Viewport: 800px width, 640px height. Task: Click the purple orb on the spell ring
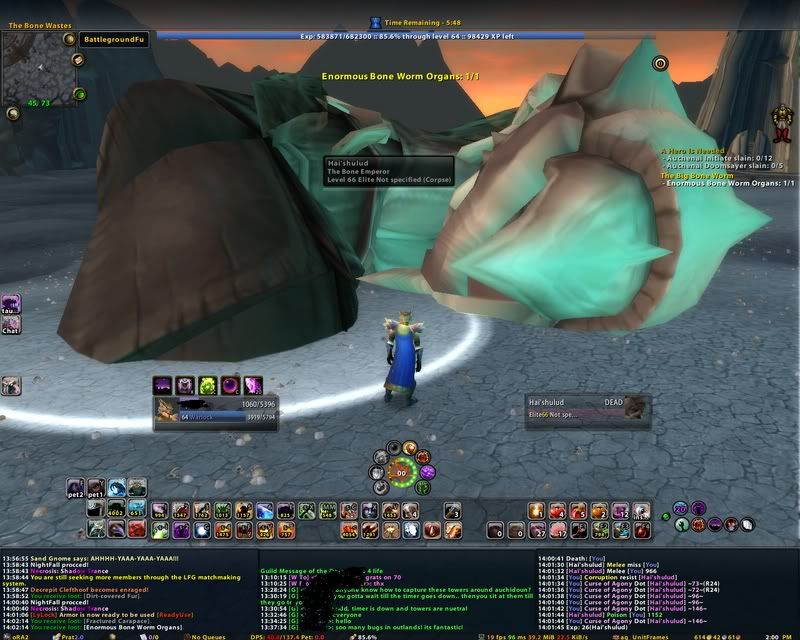[427, 472]
